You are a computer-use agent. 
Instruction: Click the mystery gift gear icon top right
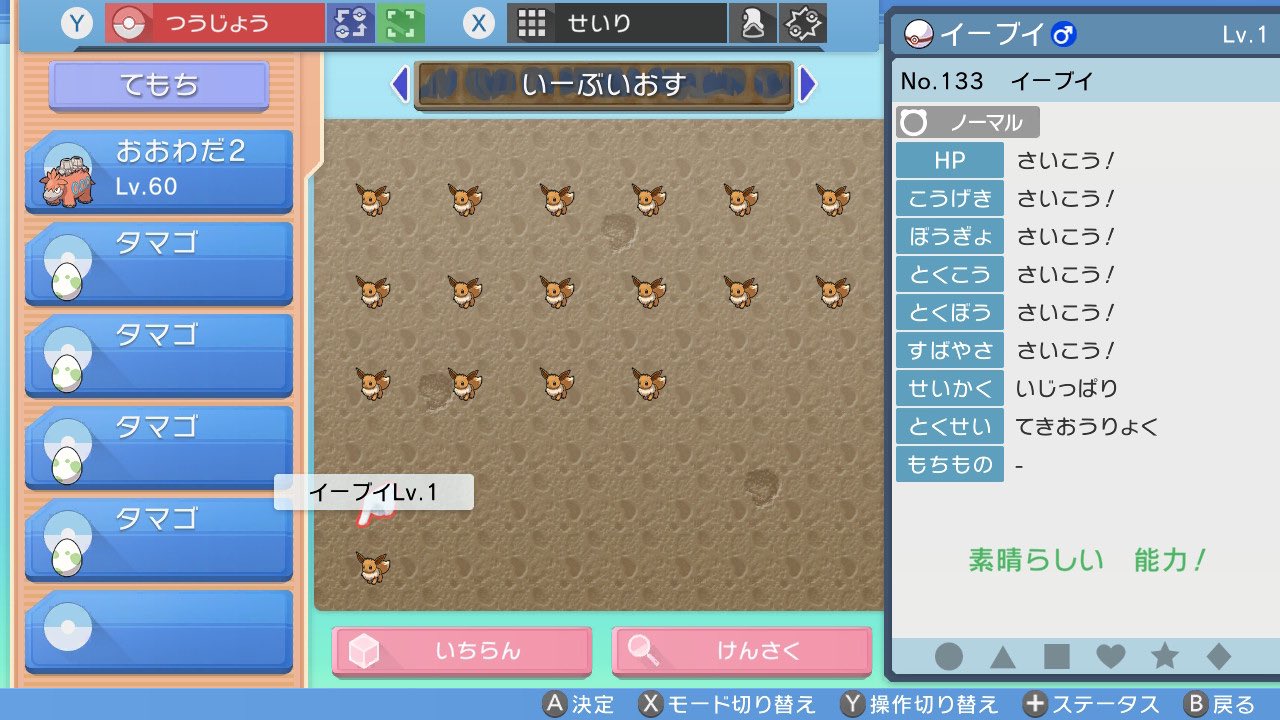click(801, 22)
